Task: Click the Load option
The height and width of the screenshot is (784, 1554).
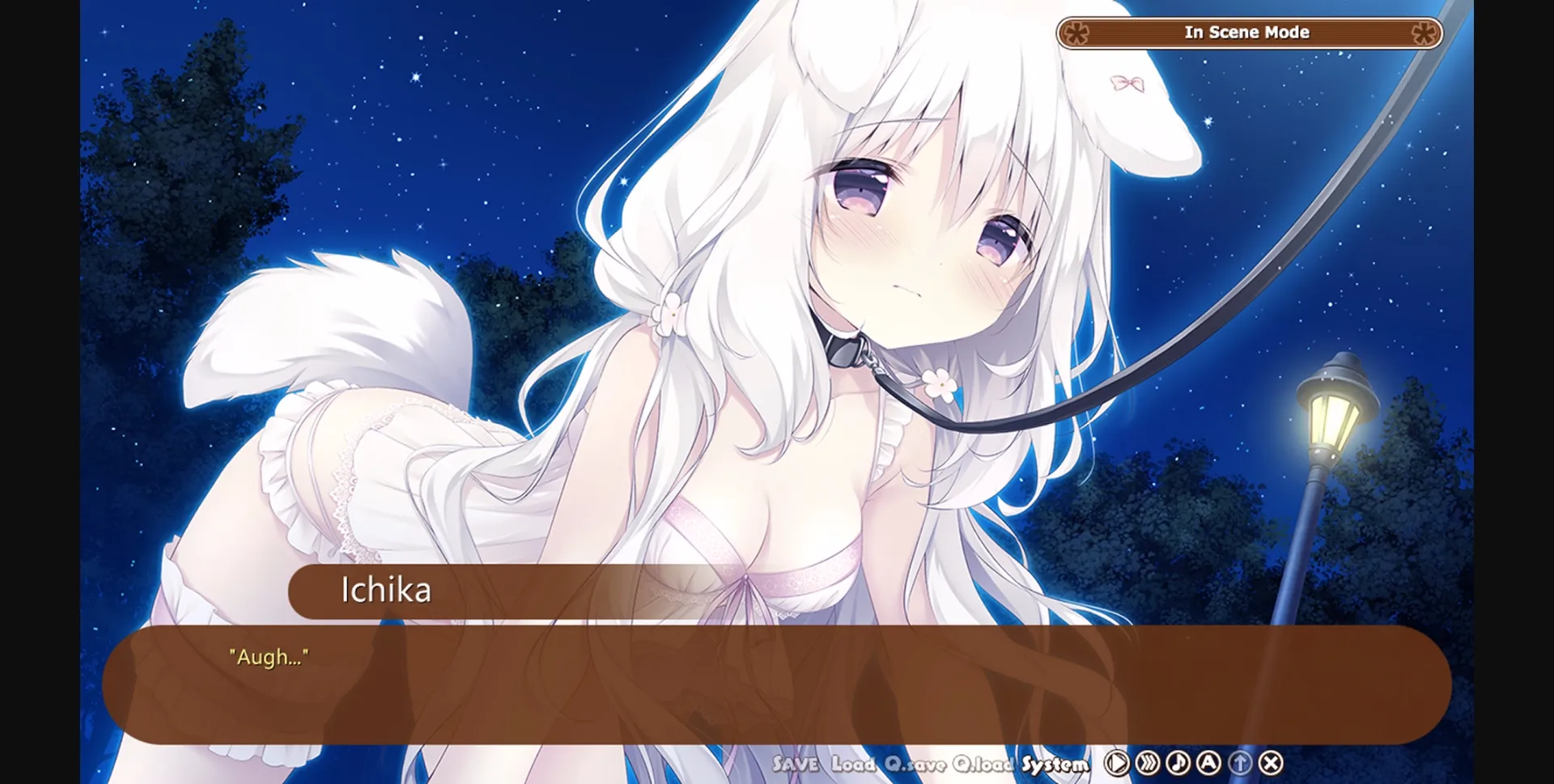Action: [x=852, y=763]
